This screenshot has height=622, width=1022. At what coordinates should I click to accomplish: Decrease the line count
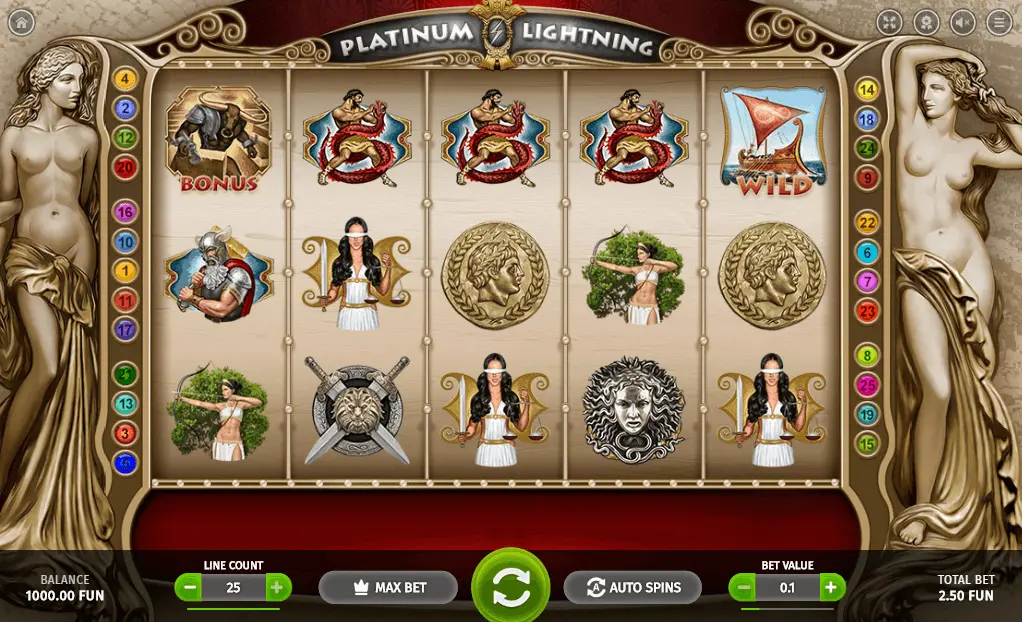pyautogui.click(x=188, y=587)
